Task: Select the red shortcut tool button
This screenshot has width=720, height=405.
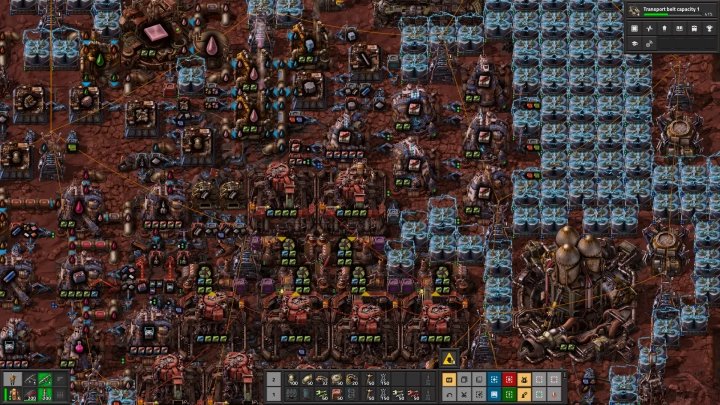Action: tap(509, 380)
